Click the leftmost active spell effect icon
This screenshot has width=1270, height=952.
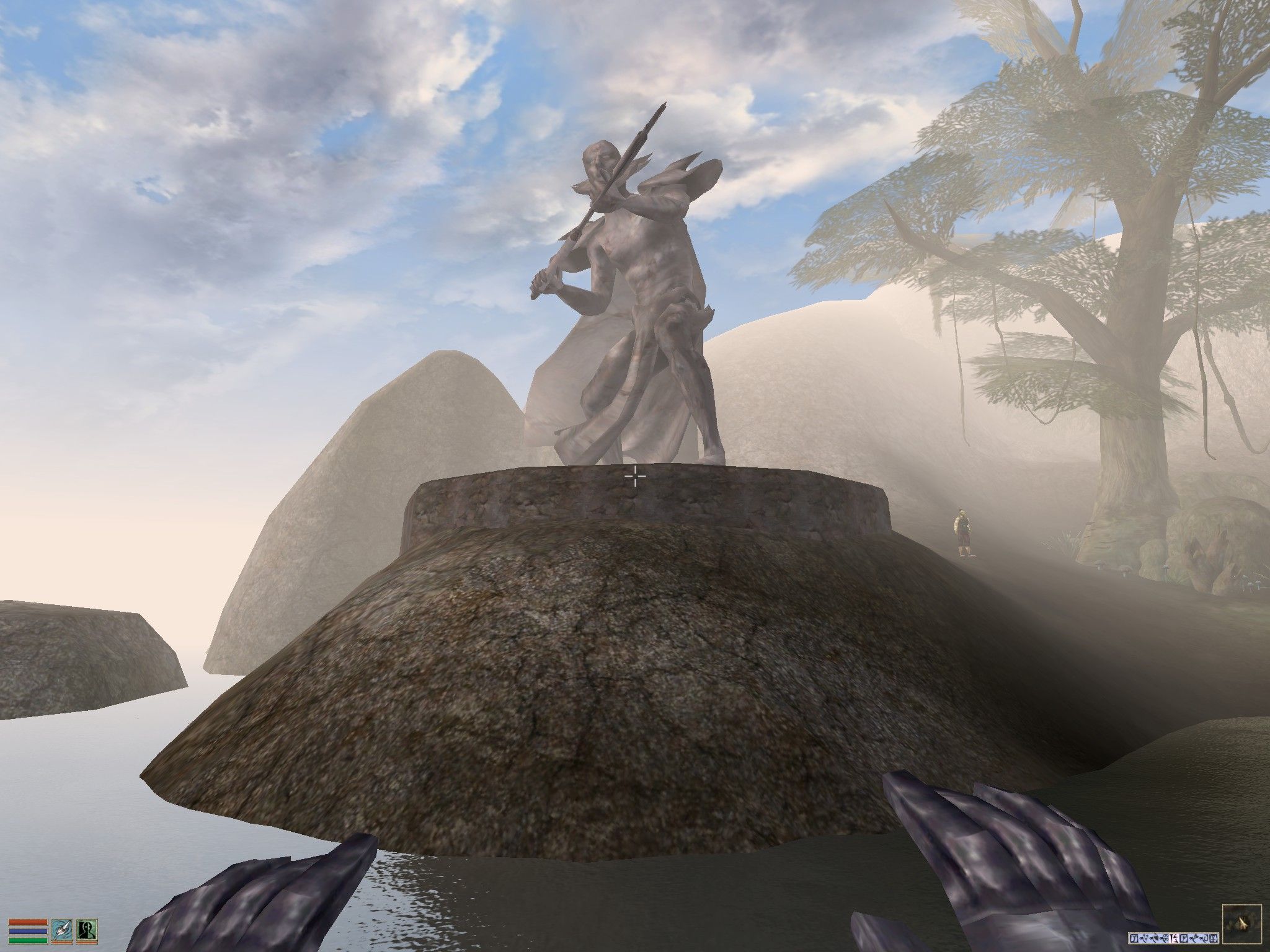1134,938
